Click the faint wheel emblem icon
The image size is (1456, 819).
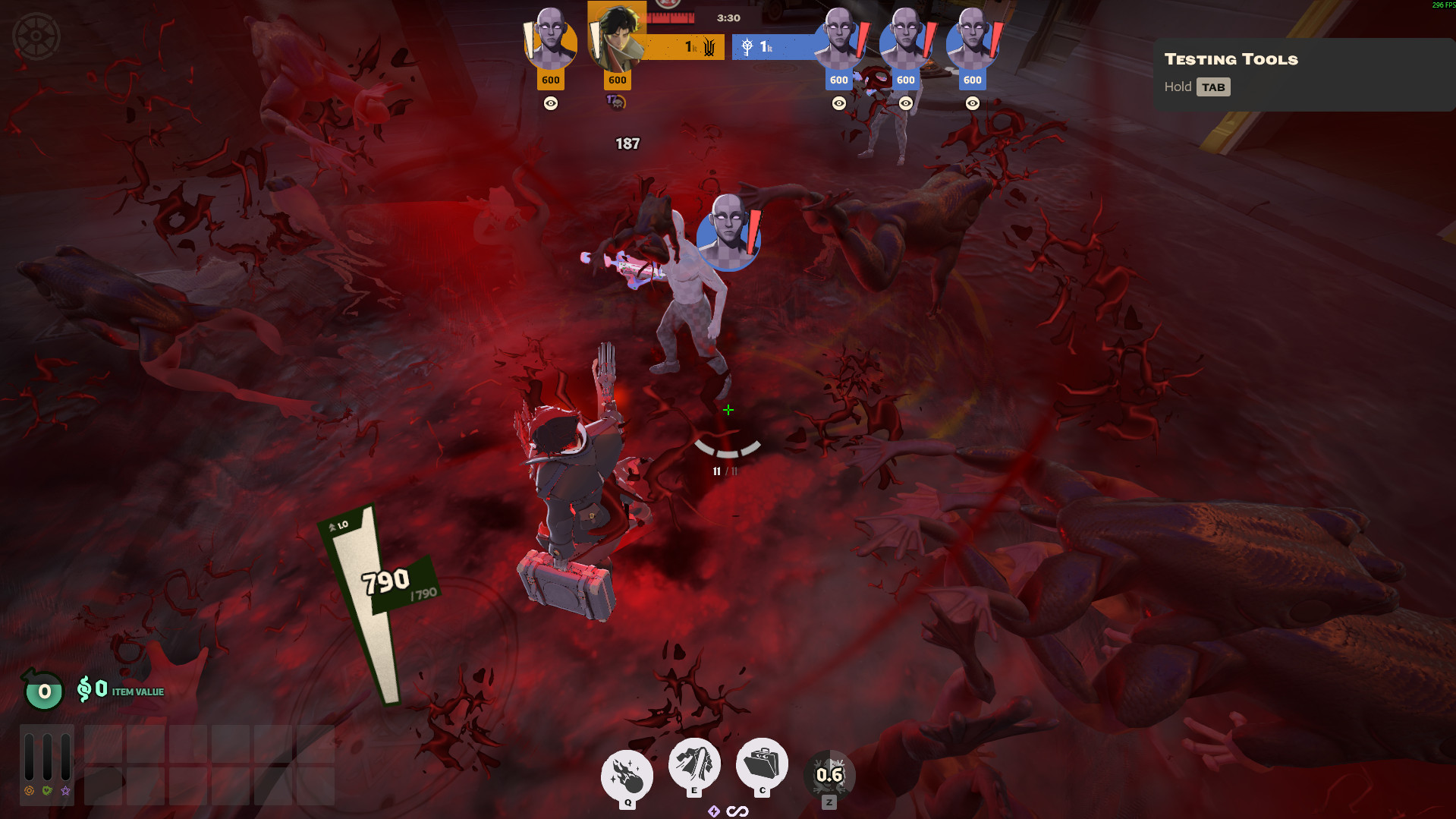(36, 36)
